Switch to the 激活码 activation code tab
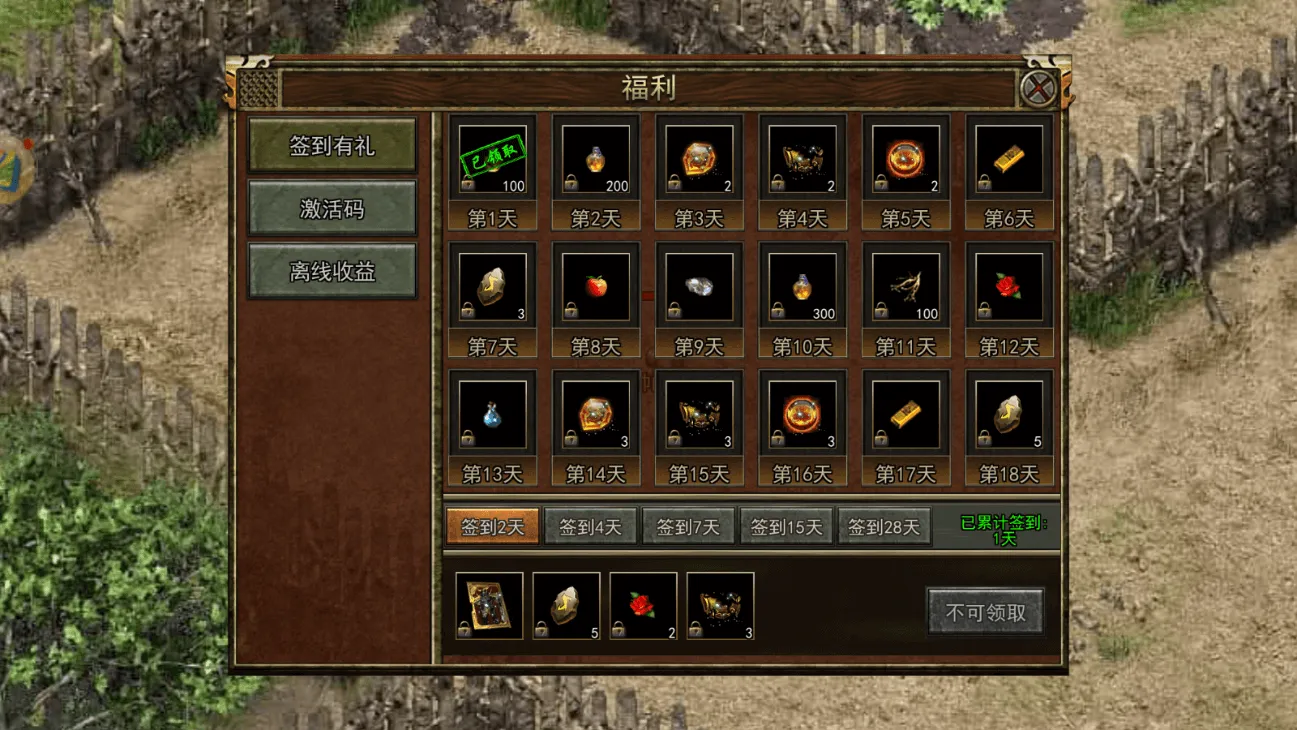The width and height of the screenshot is (1297, 730). [332, 208]
